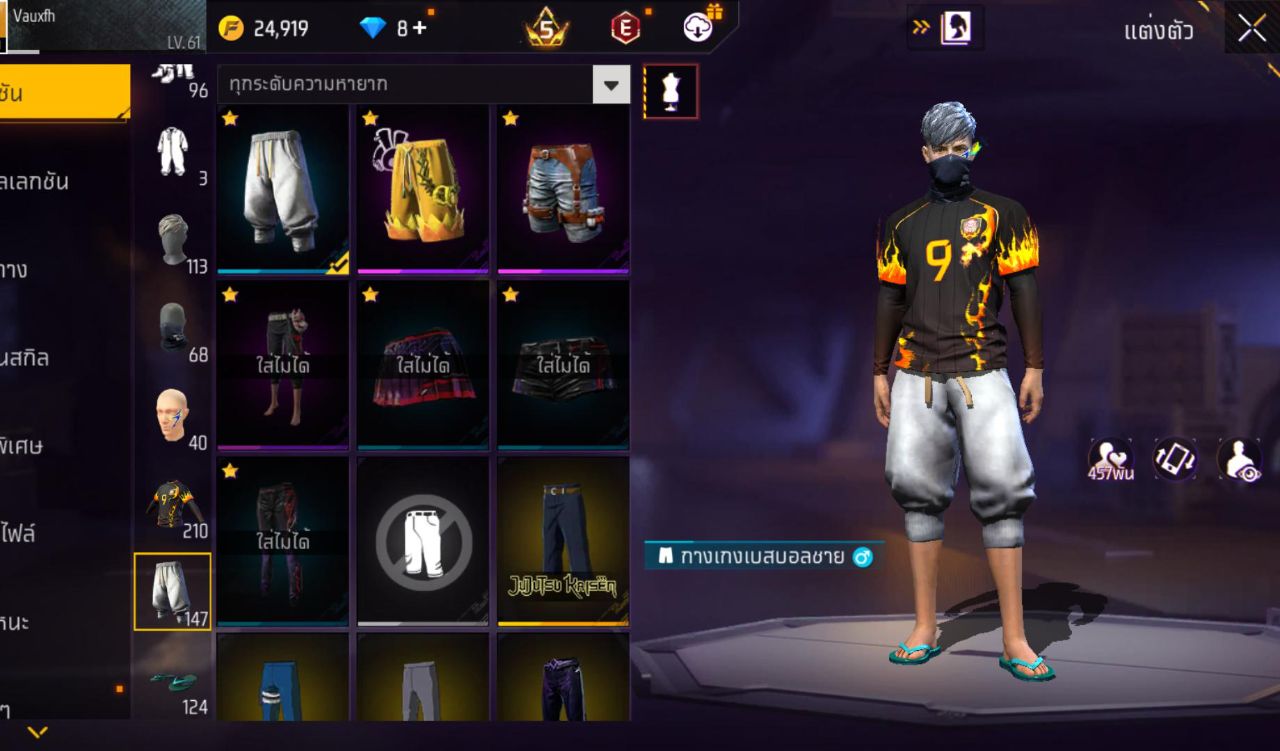Screen dimensions: 1280x751
Task: Open the character rotation icon beside the model
Action: pos(1177,458)
